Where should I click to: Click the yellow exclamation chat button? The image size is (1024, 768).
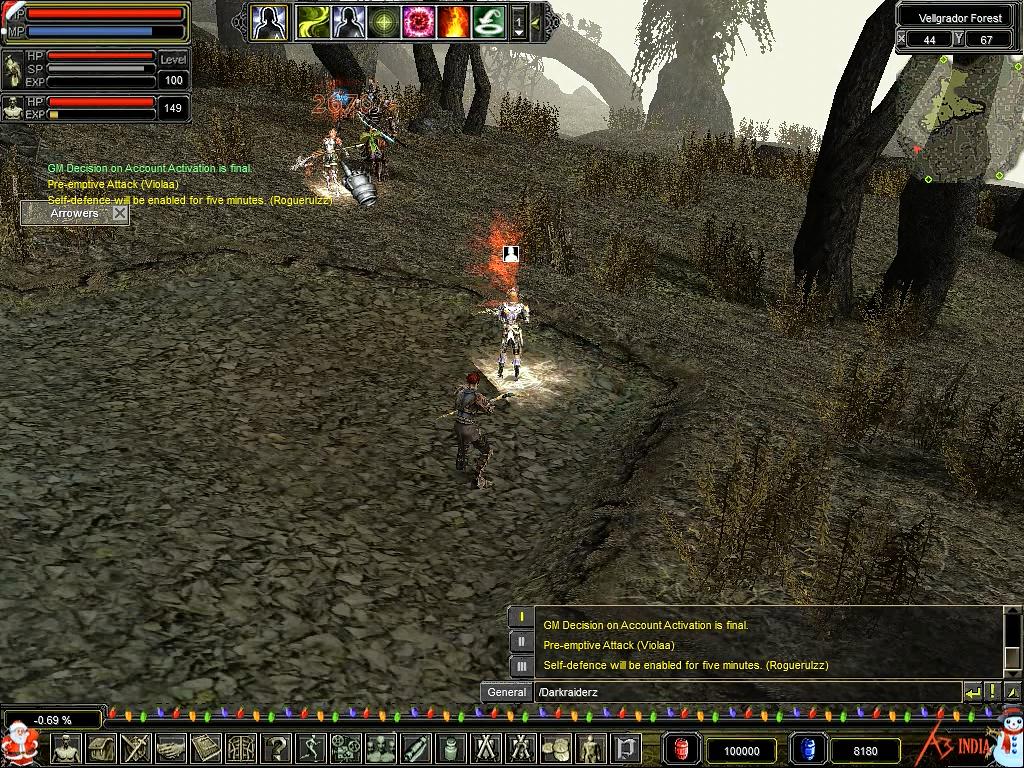point(992,692)
